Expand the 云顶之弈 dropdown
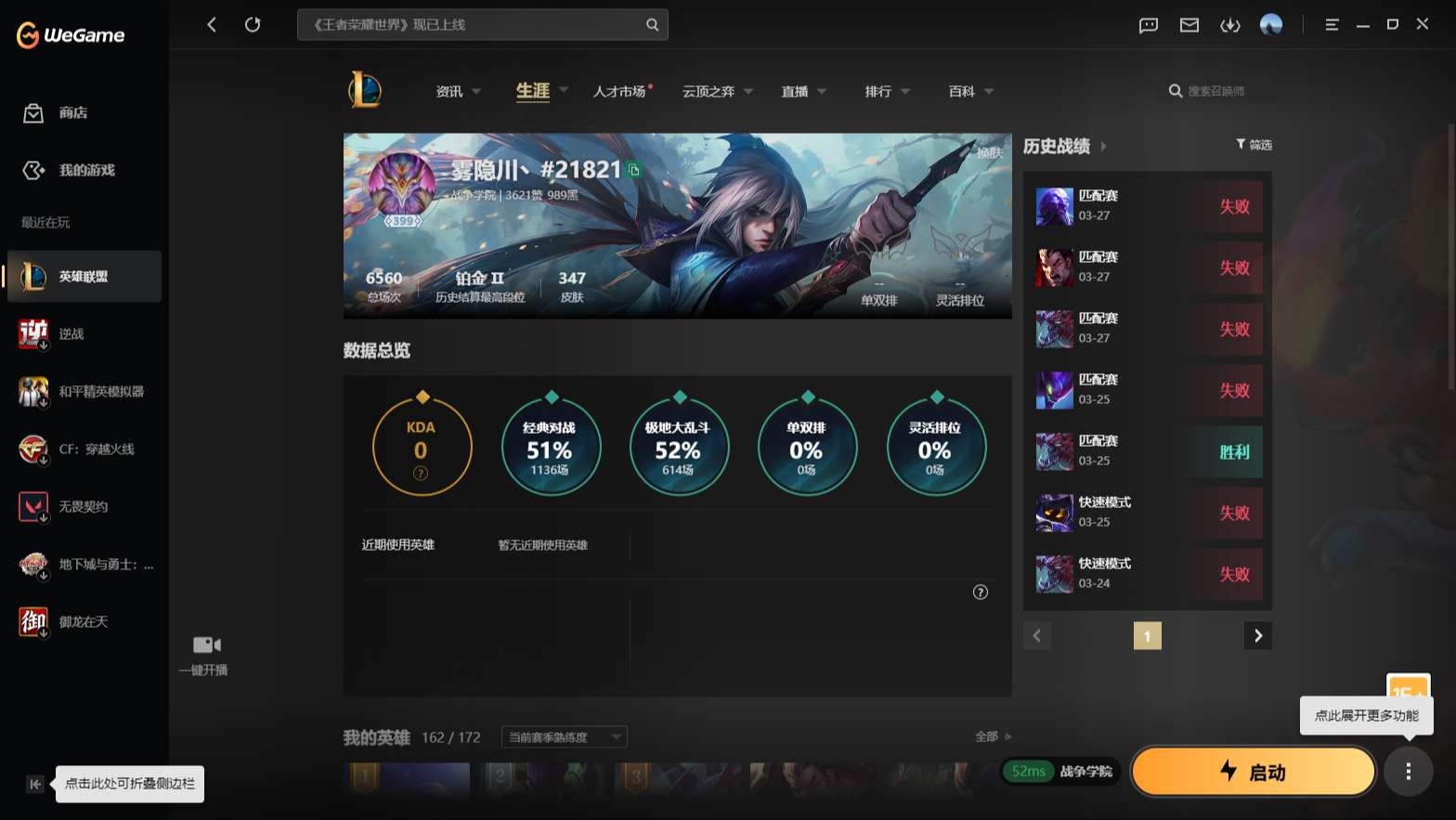The width and height of the screenshot is (1456, 820). point(717,91)
